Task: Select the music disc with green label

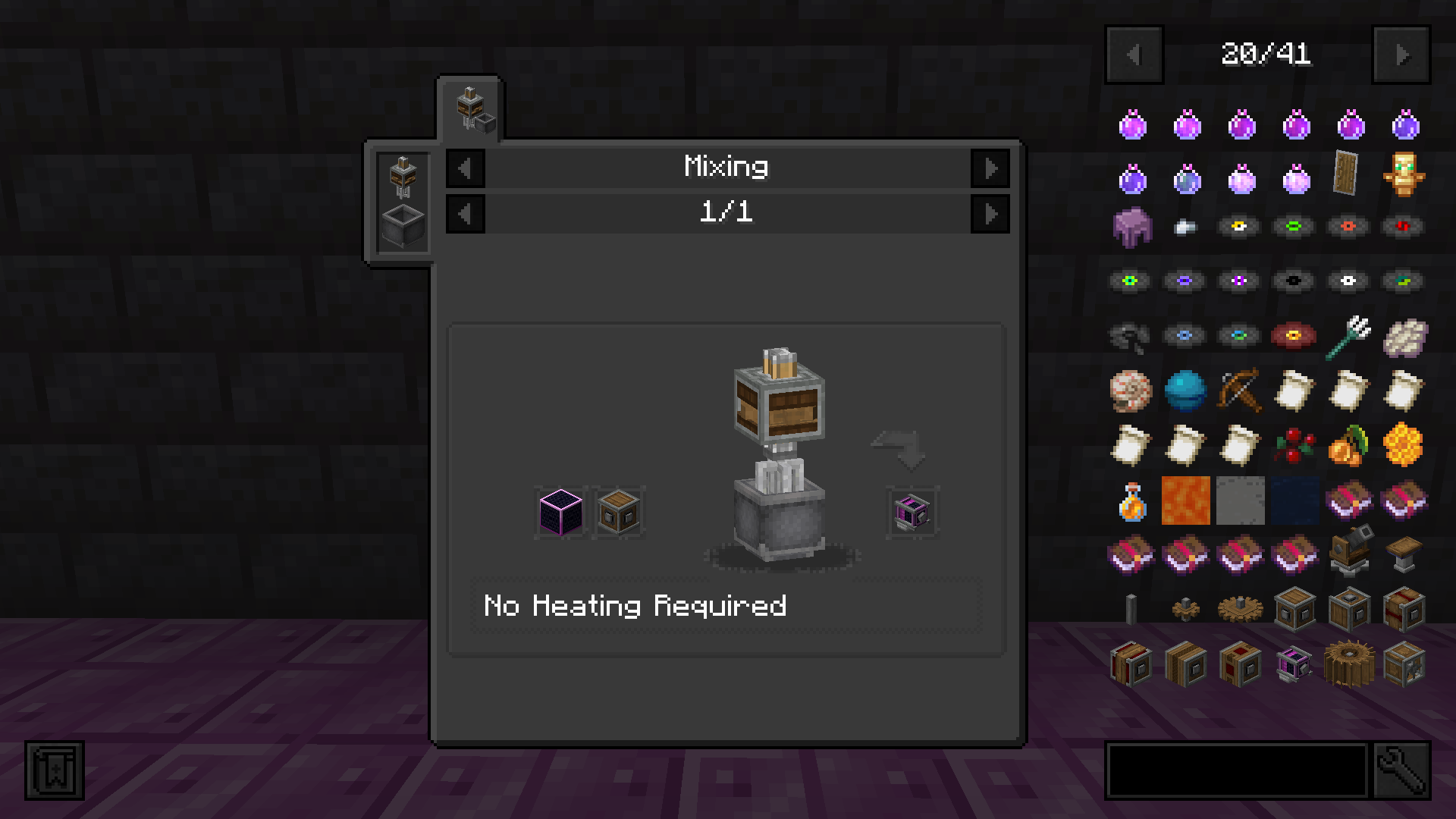Action: pyautogui.click(x=1293, y=225)
